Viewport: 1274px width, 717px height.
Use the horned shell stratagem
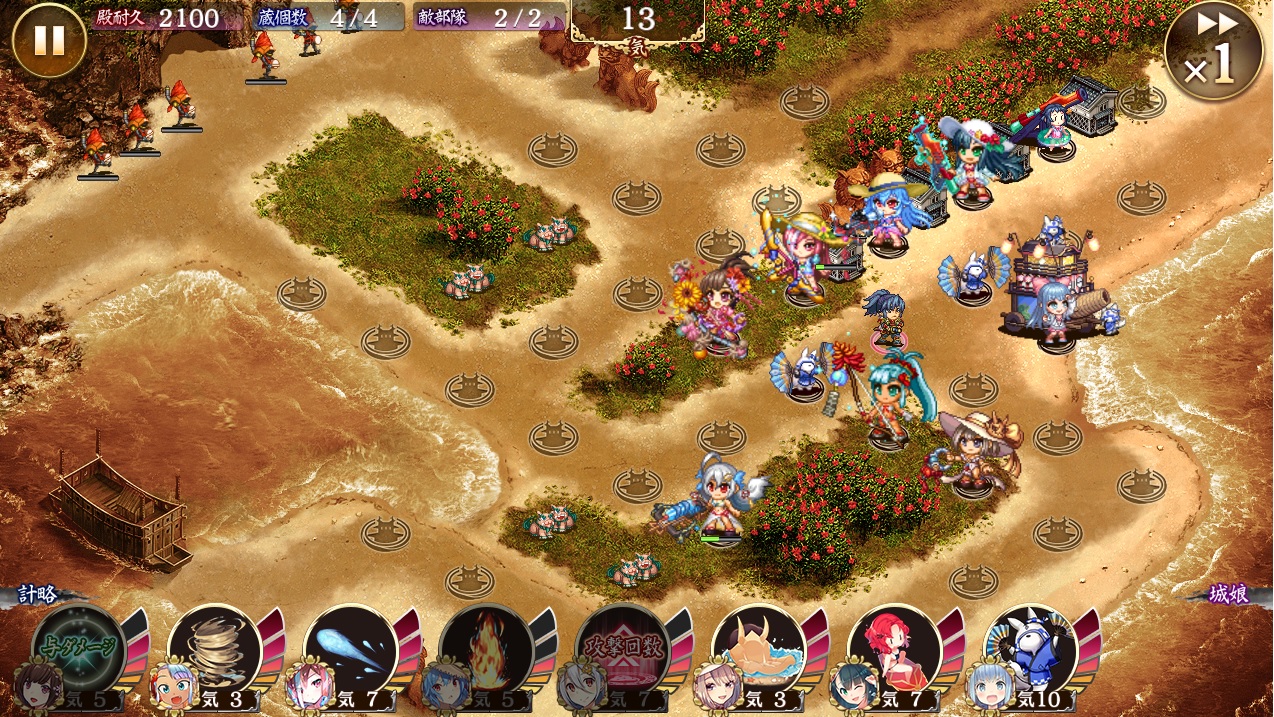point(758,651)
